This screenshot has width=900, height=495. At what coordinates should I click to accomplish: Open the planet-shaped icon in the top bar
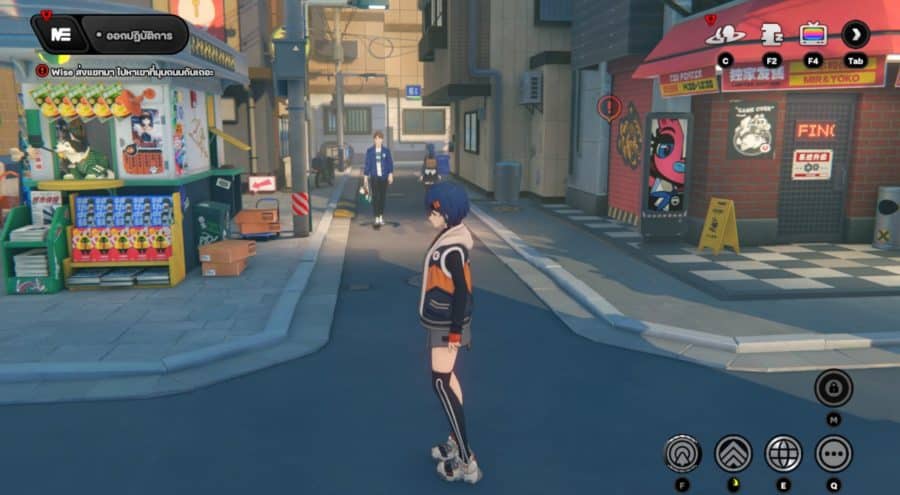[x=725, y=34]
